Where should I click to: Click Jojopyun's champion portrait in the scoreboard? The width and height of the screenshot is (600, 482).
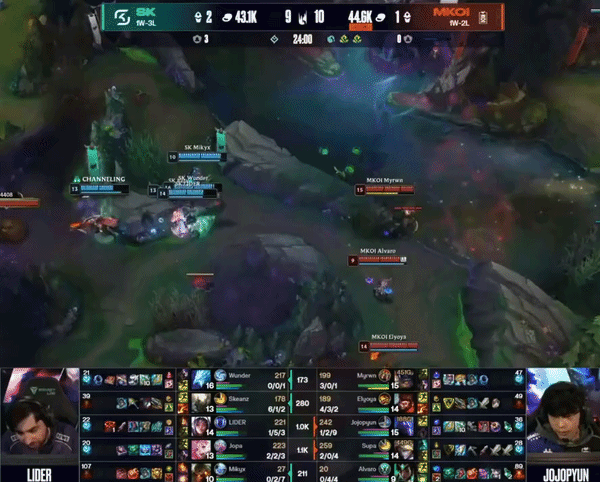click(407, 424)
